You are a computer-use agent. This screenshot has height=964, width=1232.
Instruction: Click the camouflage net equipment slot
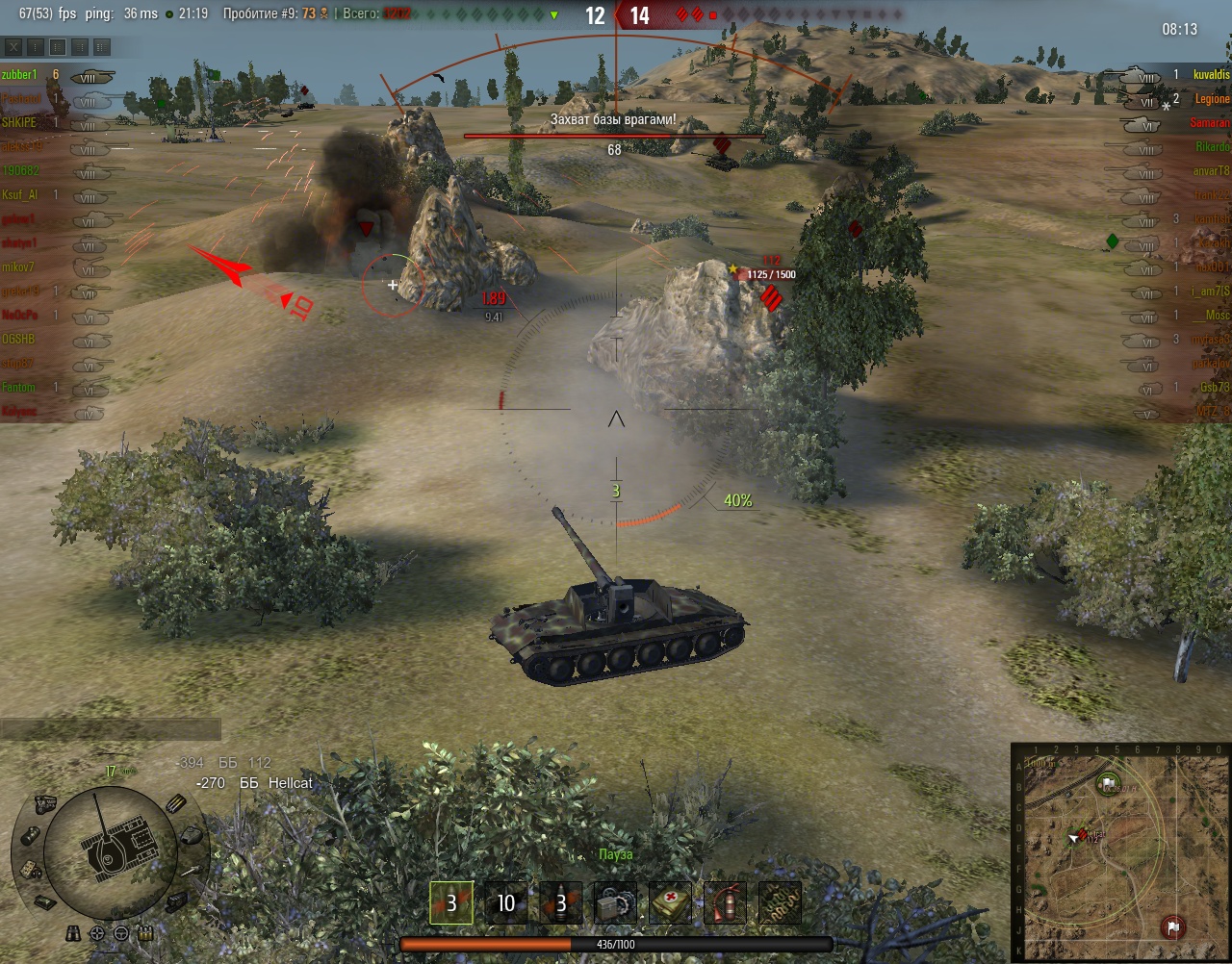pyautogui.click(x=781, y=903)
